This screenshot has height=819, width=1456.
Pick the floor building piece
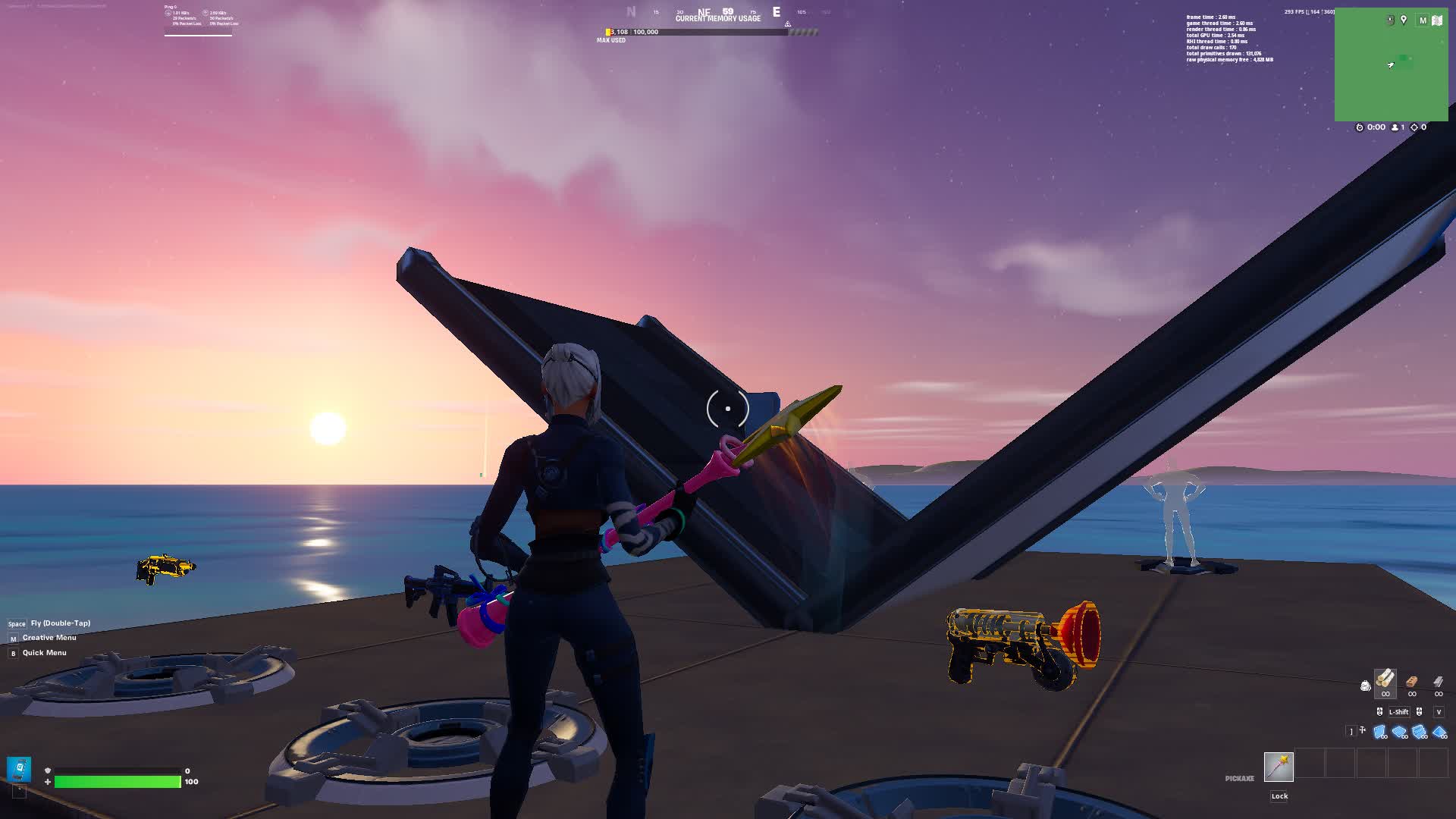pyautogui.click(x=1400, y=732)
